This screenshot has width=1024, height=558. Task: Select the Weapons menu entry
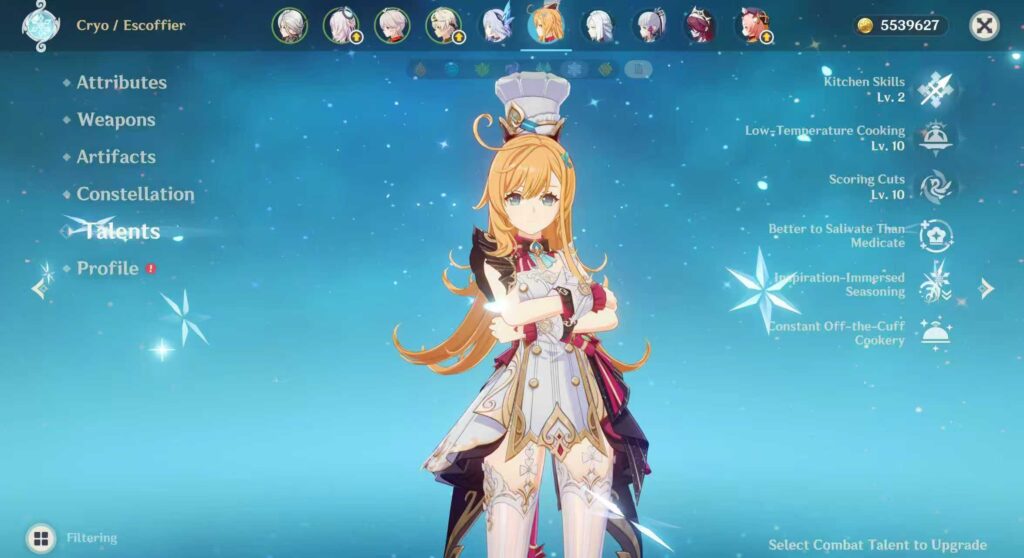115,120
